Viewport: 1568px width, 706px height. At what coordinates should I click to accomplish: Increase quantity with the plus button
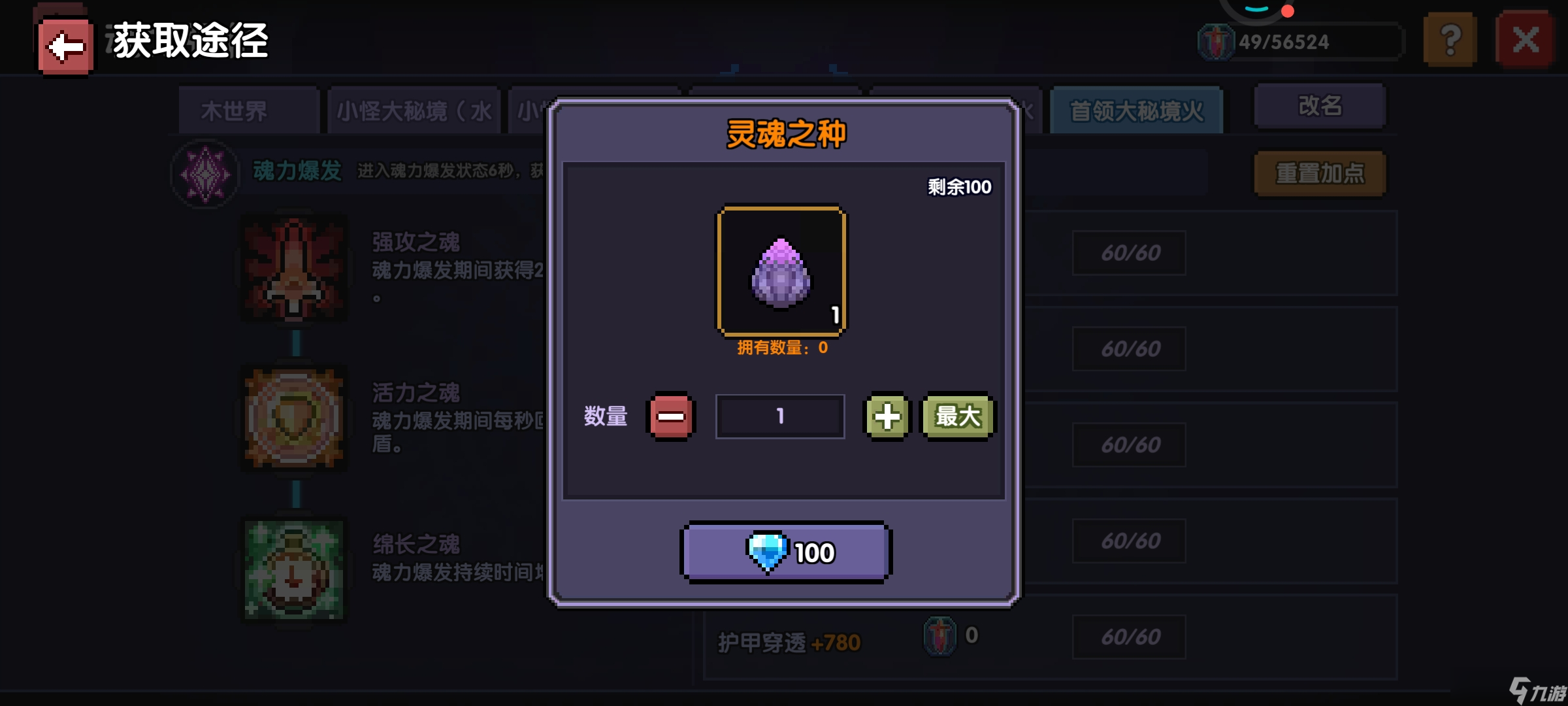pyautogui.click(x=887, y=416)
